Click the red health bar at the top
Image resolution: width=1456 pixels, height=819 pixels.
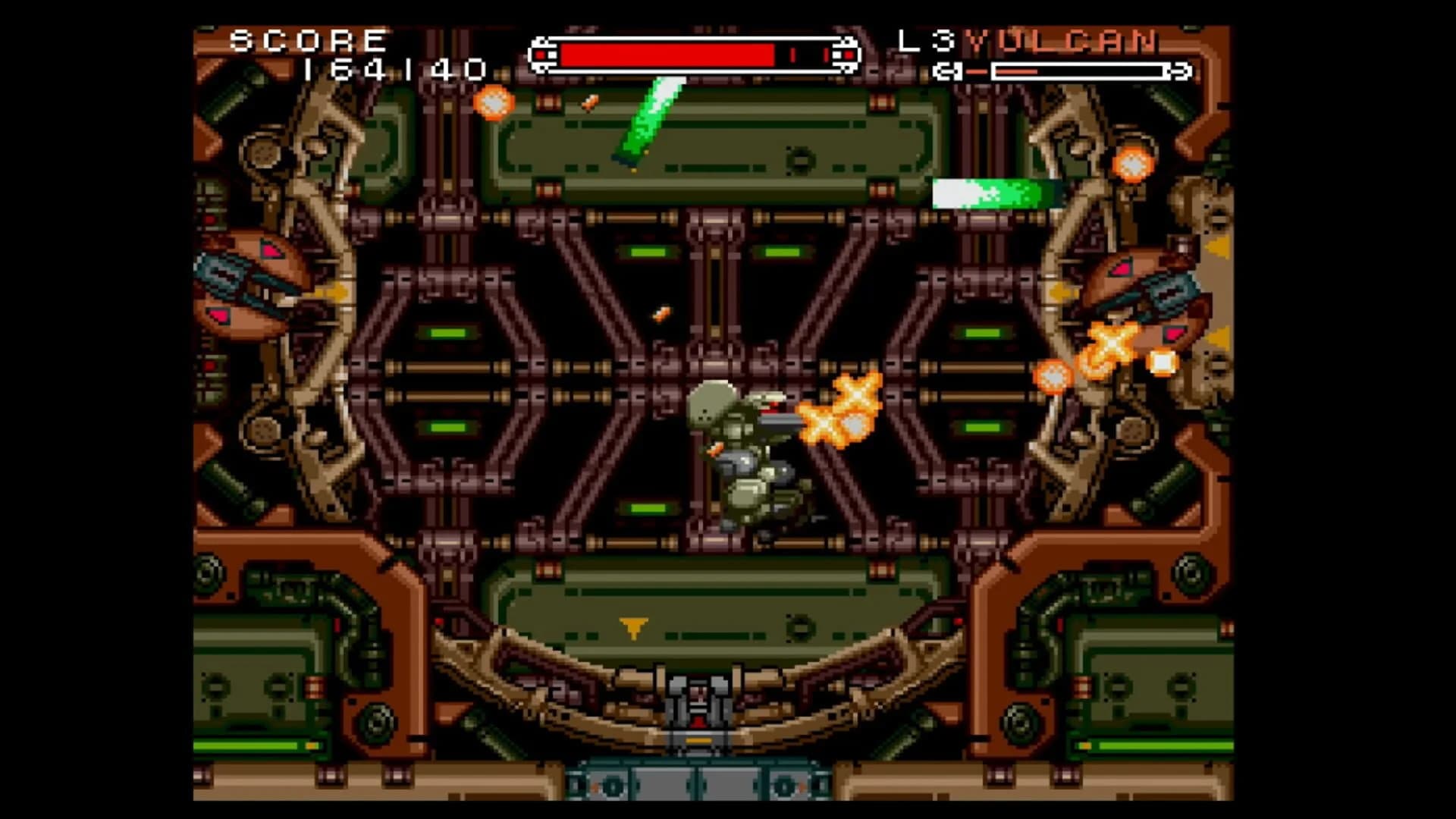click(x=667, y=52)
